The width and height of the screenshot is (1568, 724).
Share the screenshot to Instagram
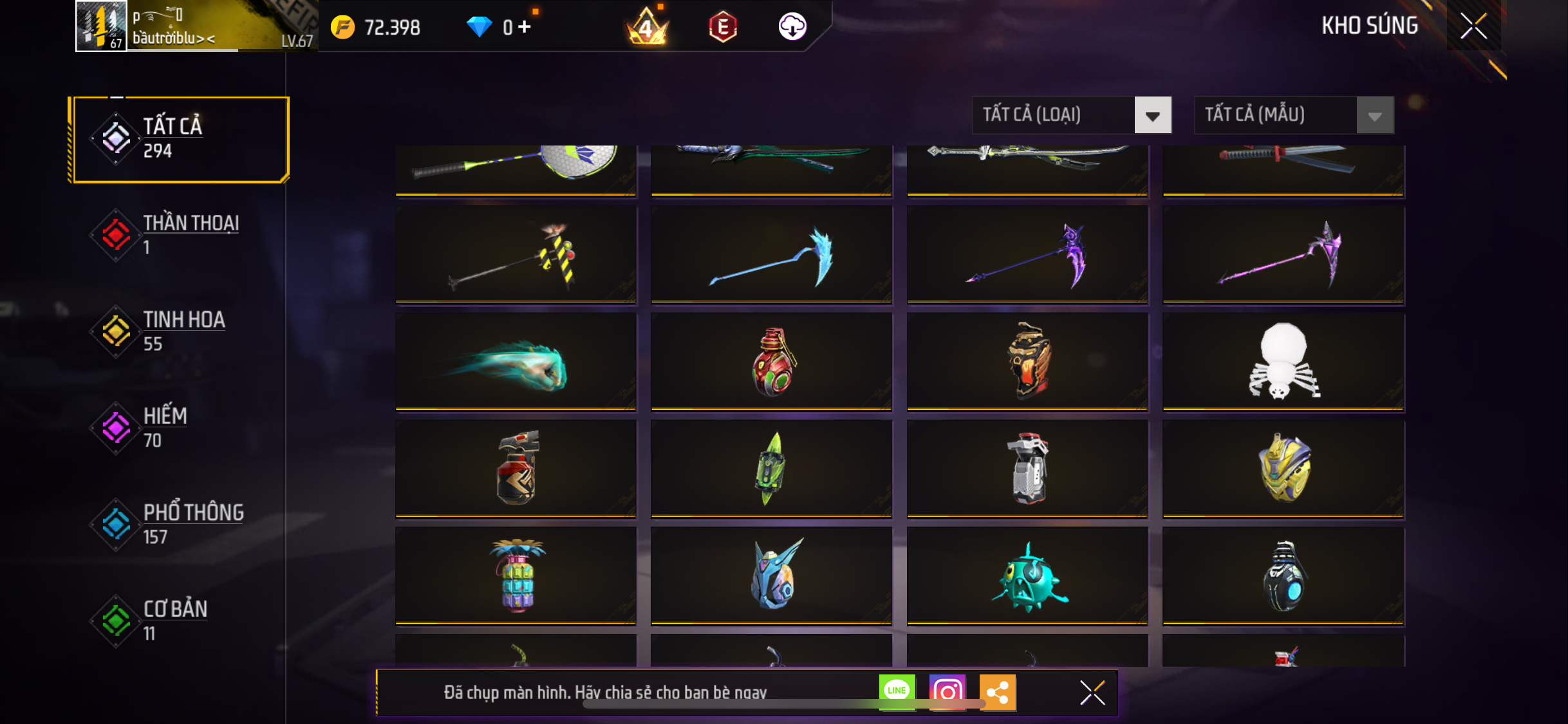pos(947,692)
